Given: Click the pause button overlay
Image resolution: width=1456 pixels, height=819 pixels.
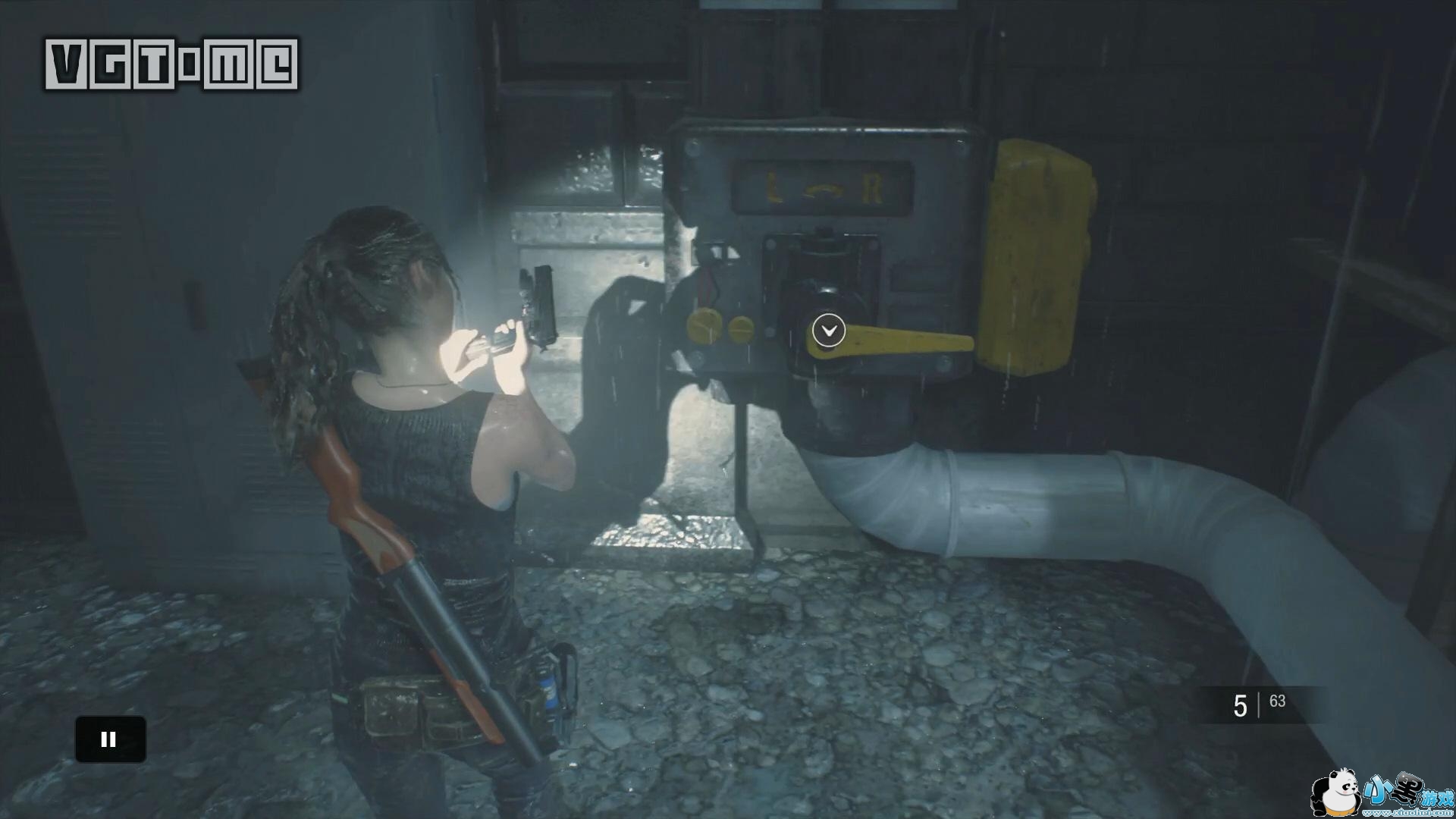Looking at the screenshot, I should [110, 739].
